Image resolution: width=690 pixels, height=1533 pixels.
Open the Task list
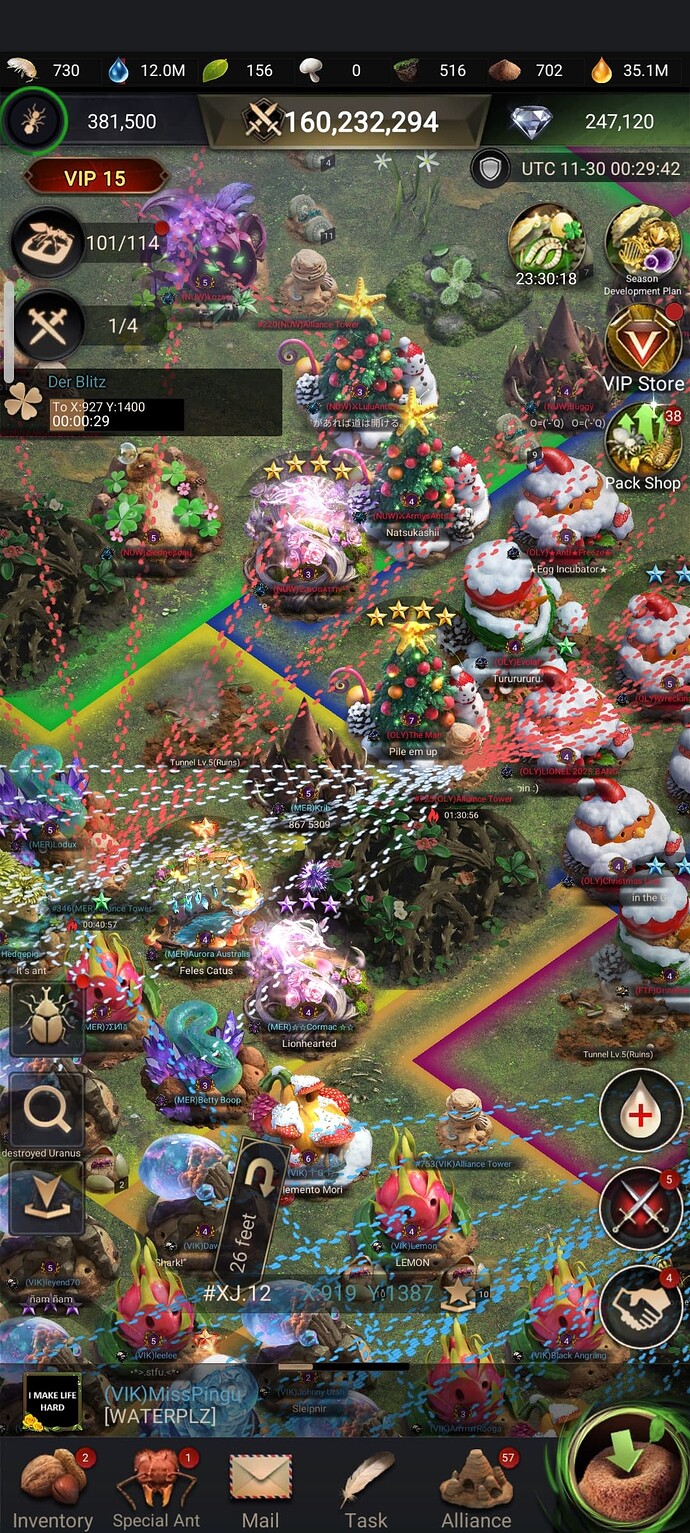point(366,1488)
